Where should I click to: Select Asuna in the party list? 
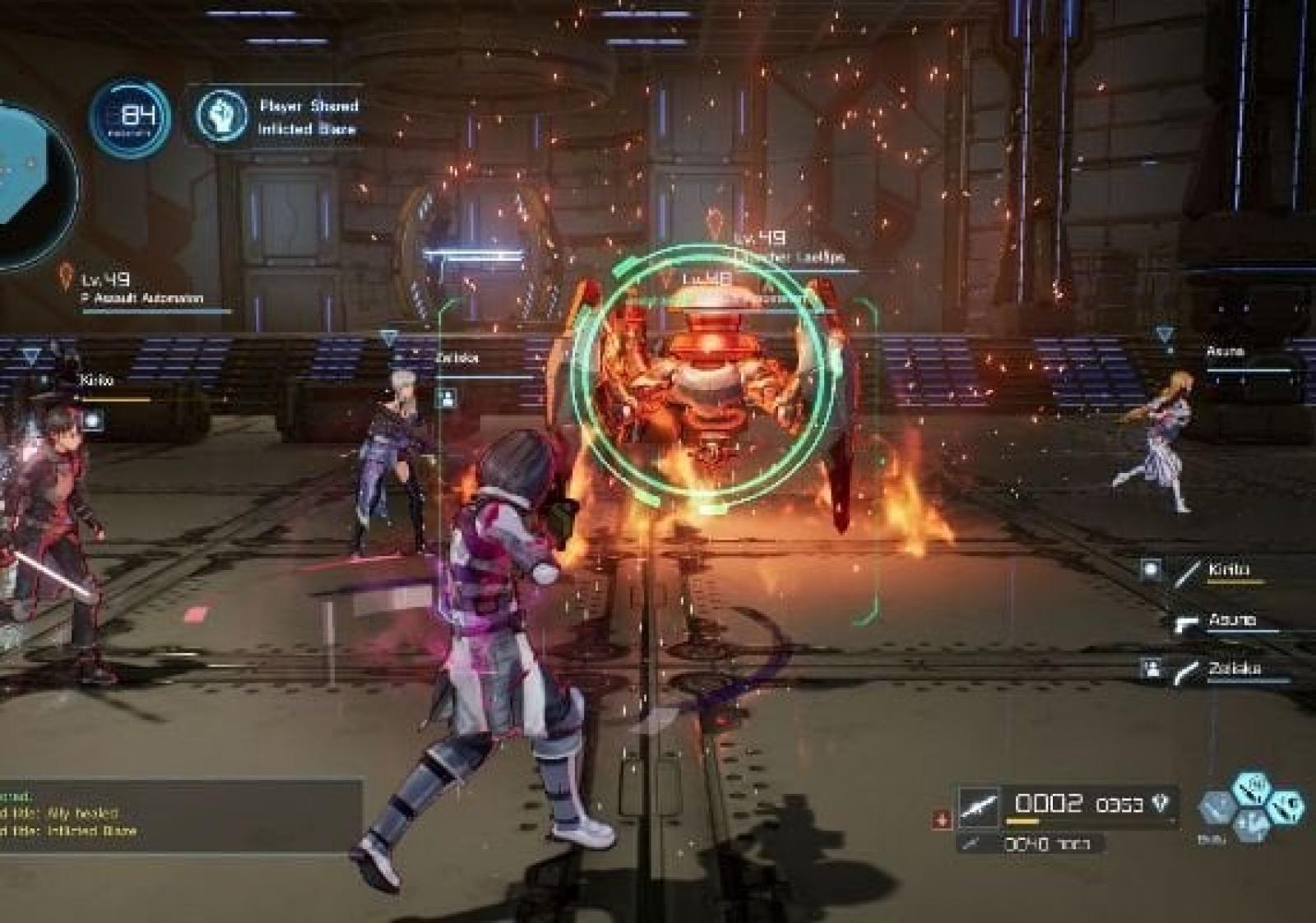click(x=1231, y=620)
